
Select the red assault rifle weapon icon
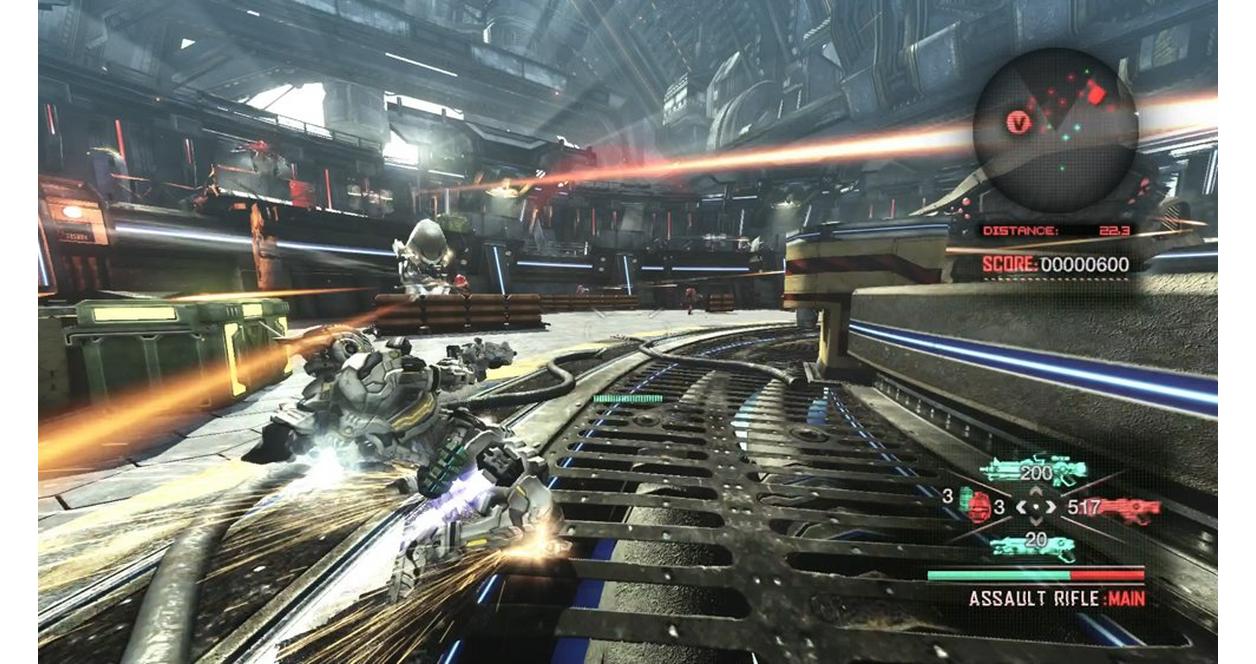coord(1130,508)
